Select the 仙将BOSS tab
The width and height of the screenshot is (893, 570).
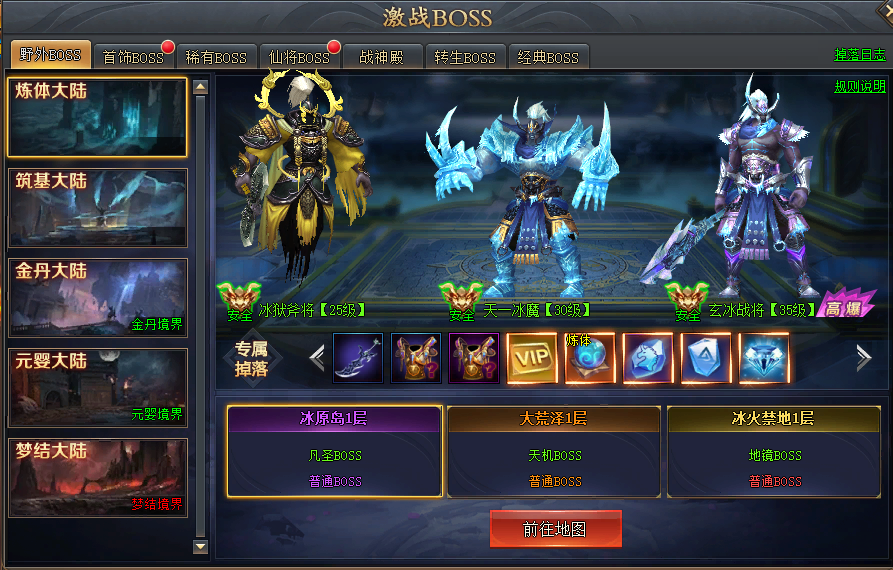click(x=299, y=57)
